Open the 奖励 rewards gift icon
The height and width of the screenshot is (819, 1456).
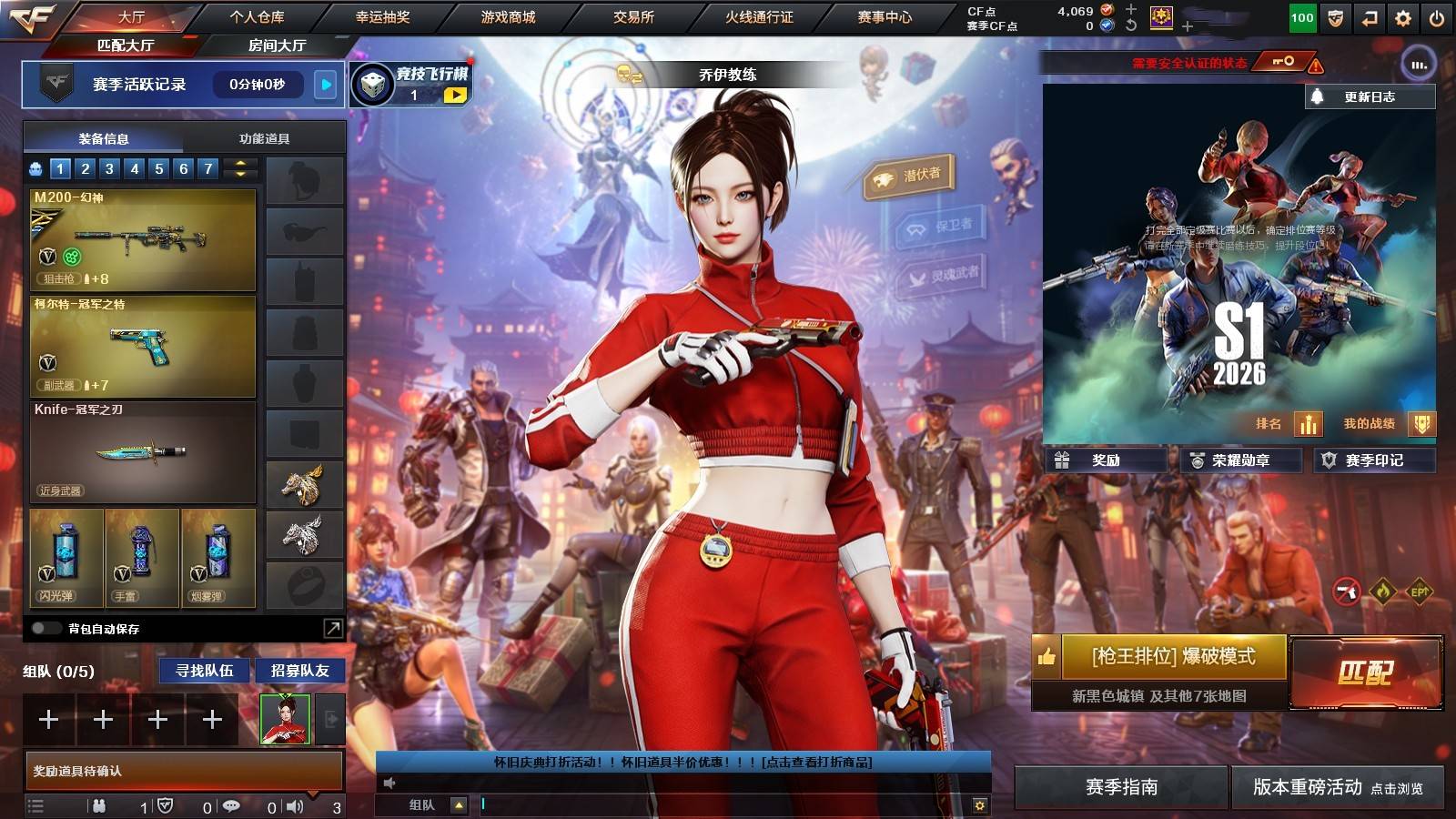(1063, 460)
